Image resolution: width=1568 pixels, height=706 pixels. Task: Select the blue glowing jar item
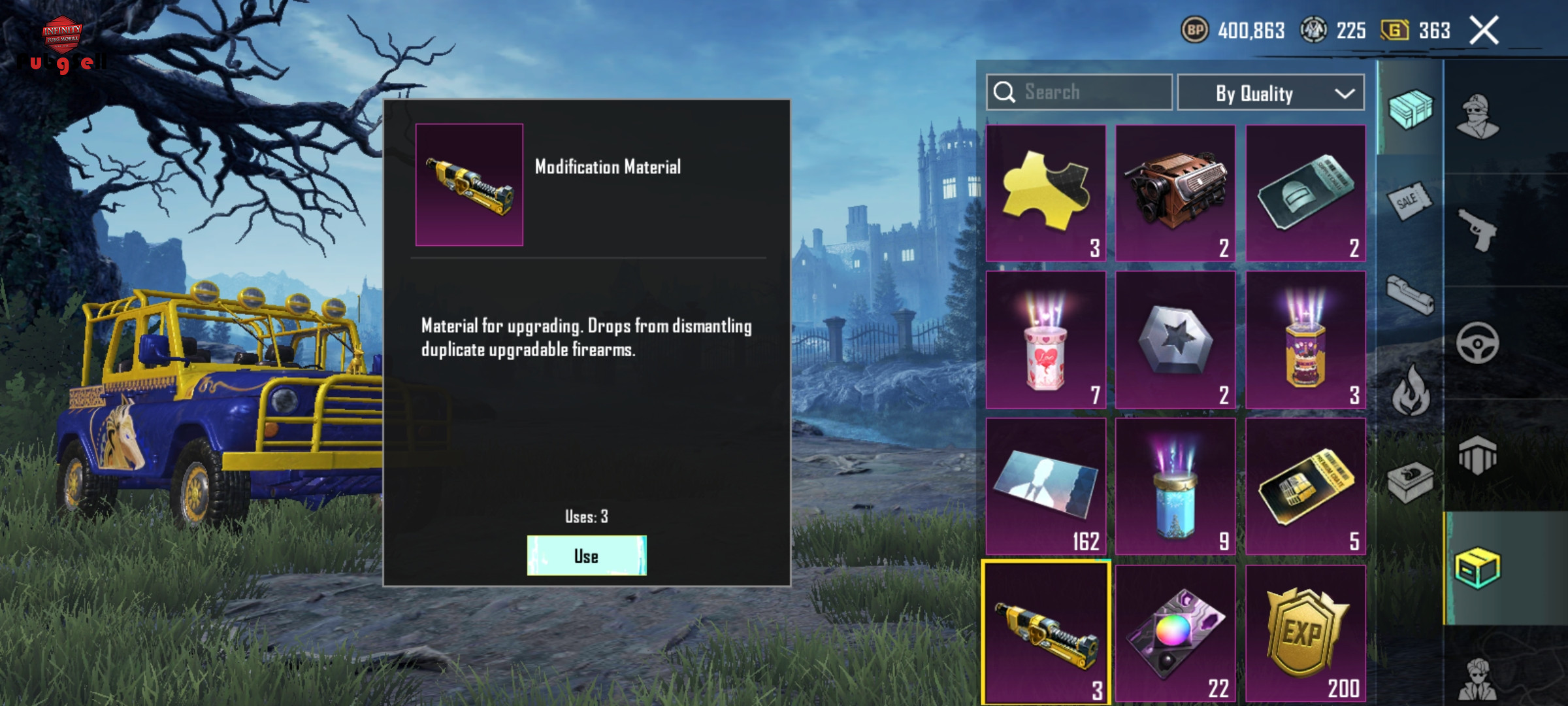click(1175, 486)
